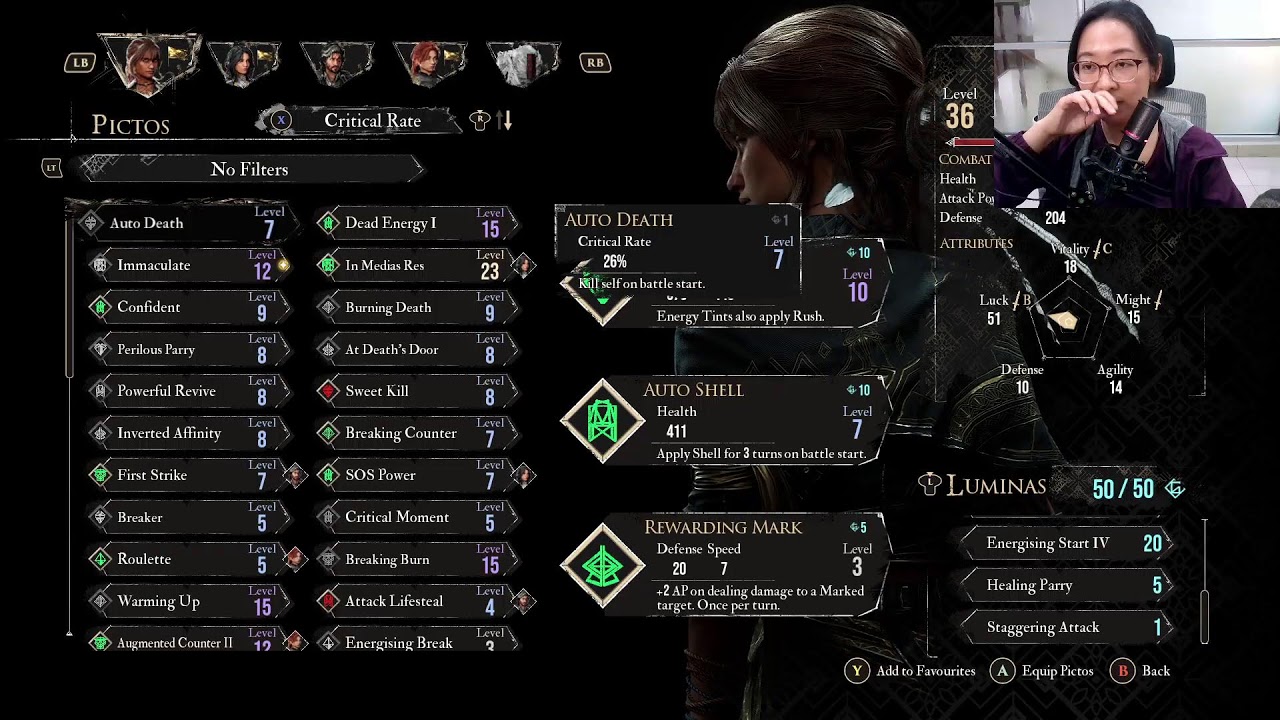Choose the Warming Up picto
The image size is (1280, 720).
[180, 601]
